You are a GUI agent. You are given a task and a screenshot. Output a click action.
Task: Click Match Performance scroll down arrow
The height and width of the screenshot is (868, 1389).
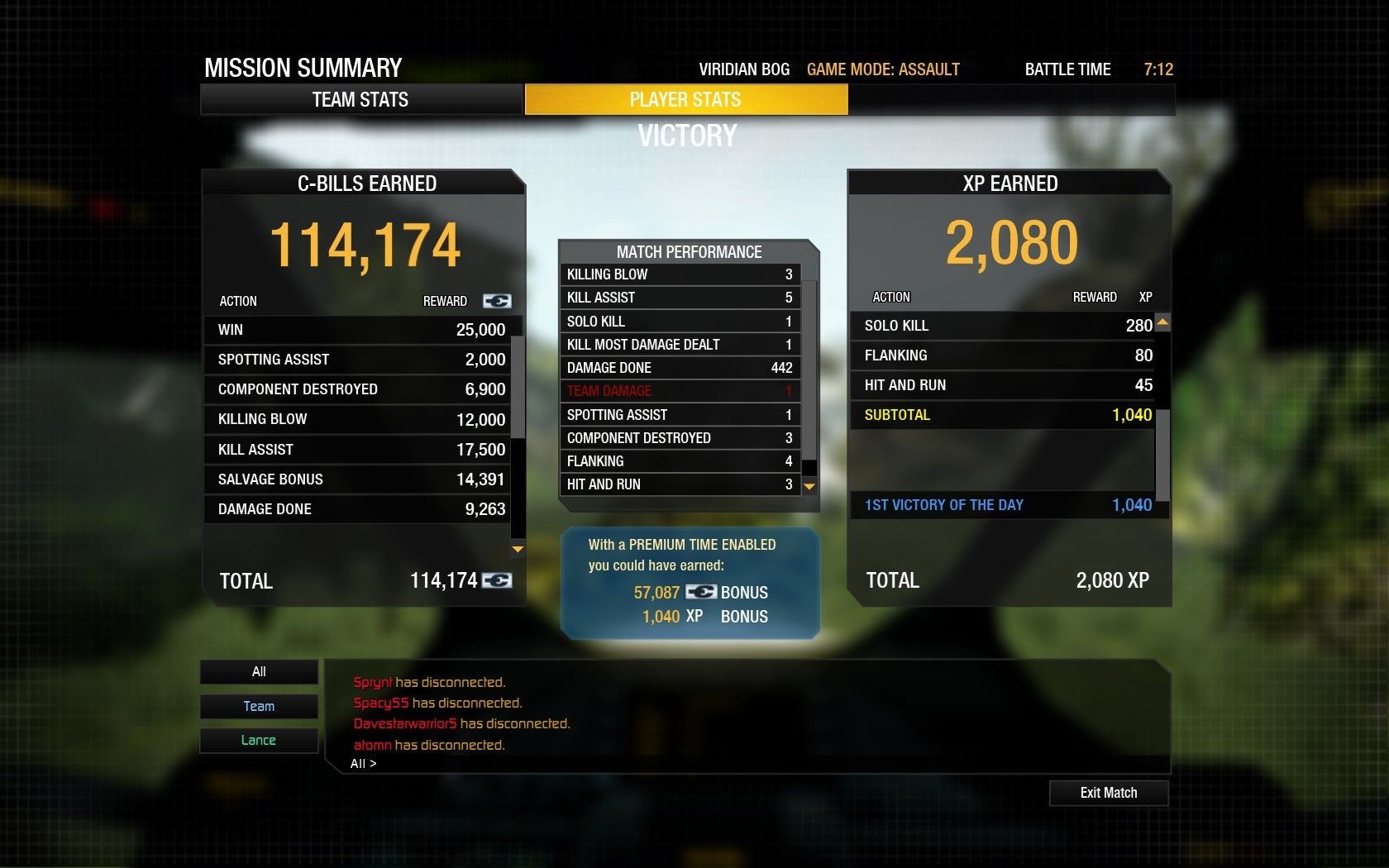(809, 487)
